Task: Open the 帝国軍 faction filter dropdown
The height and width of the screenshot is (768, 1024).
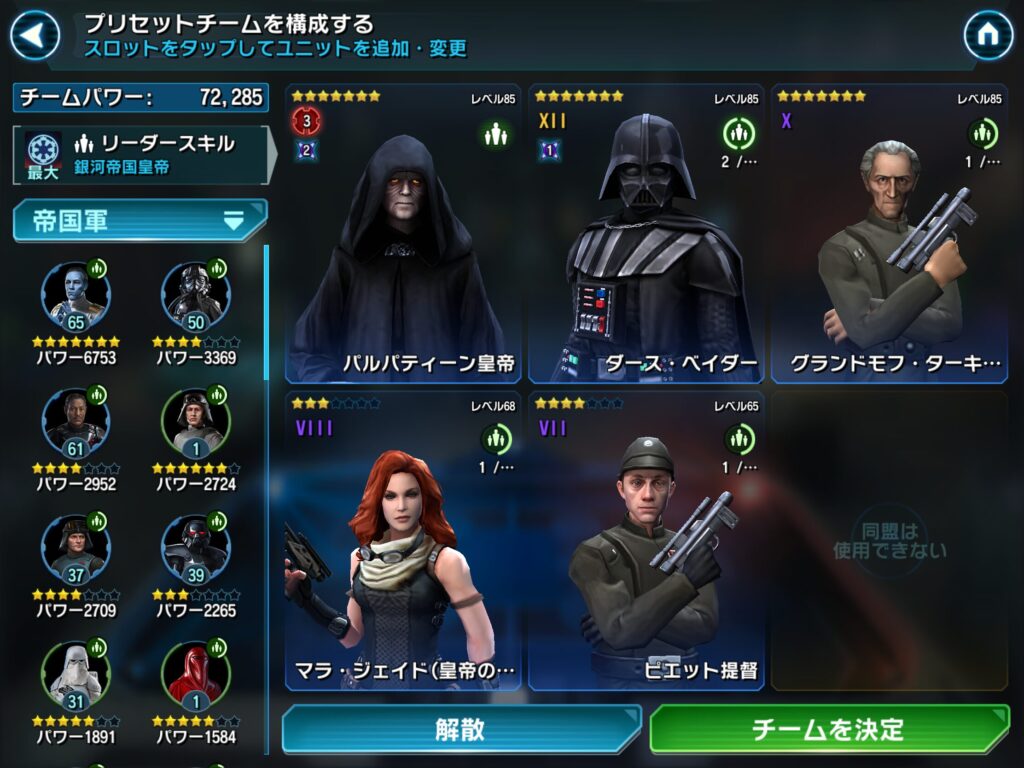Action: click(140, 221)
